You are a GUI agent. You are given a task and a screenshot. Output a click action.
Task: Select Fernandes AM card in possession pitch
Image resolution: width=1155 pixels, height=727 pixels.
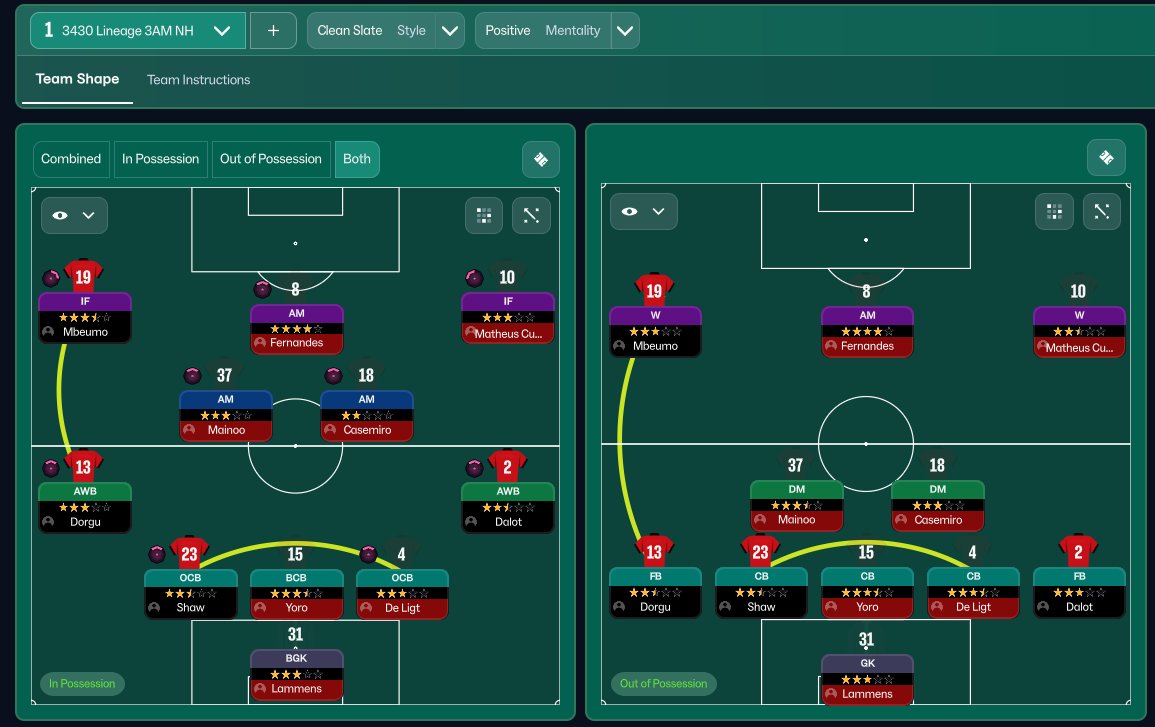tap(296, 328)
